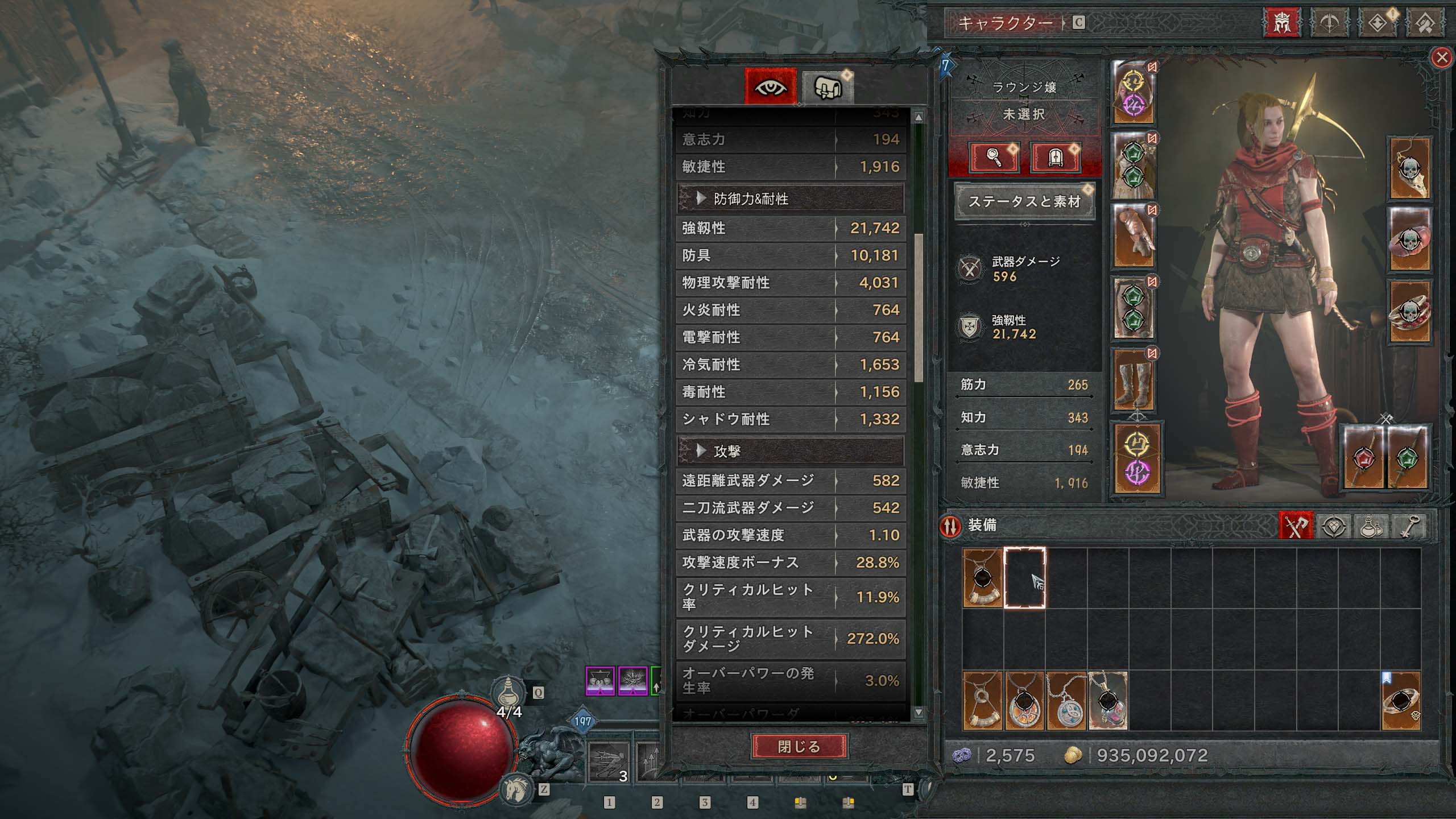Screen dimensions: 1456x819
Task: Select the bookmarked ring in inventory
Action: tap(1400, 701)
